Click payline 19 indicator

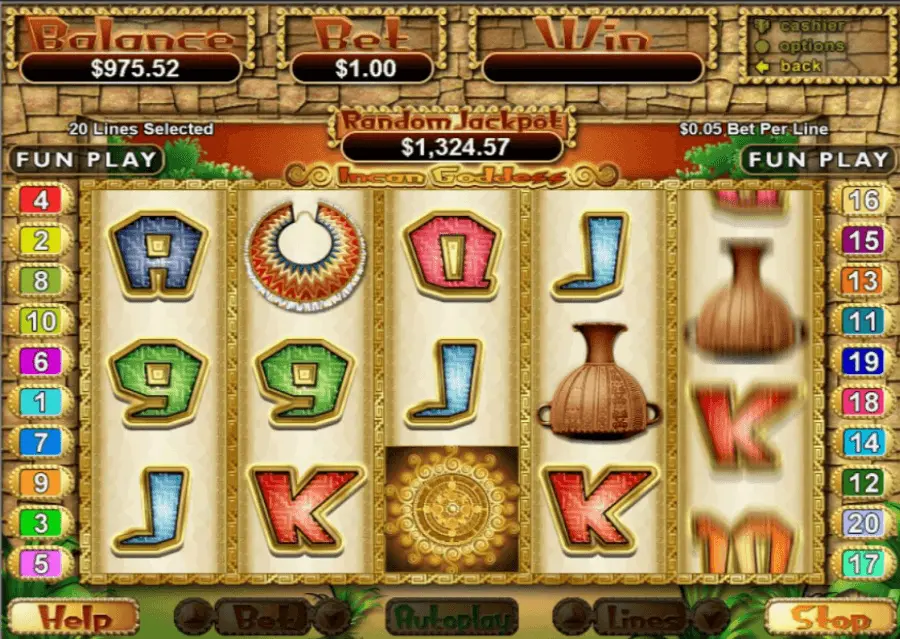pyautogui.click(x=863, y=361)
